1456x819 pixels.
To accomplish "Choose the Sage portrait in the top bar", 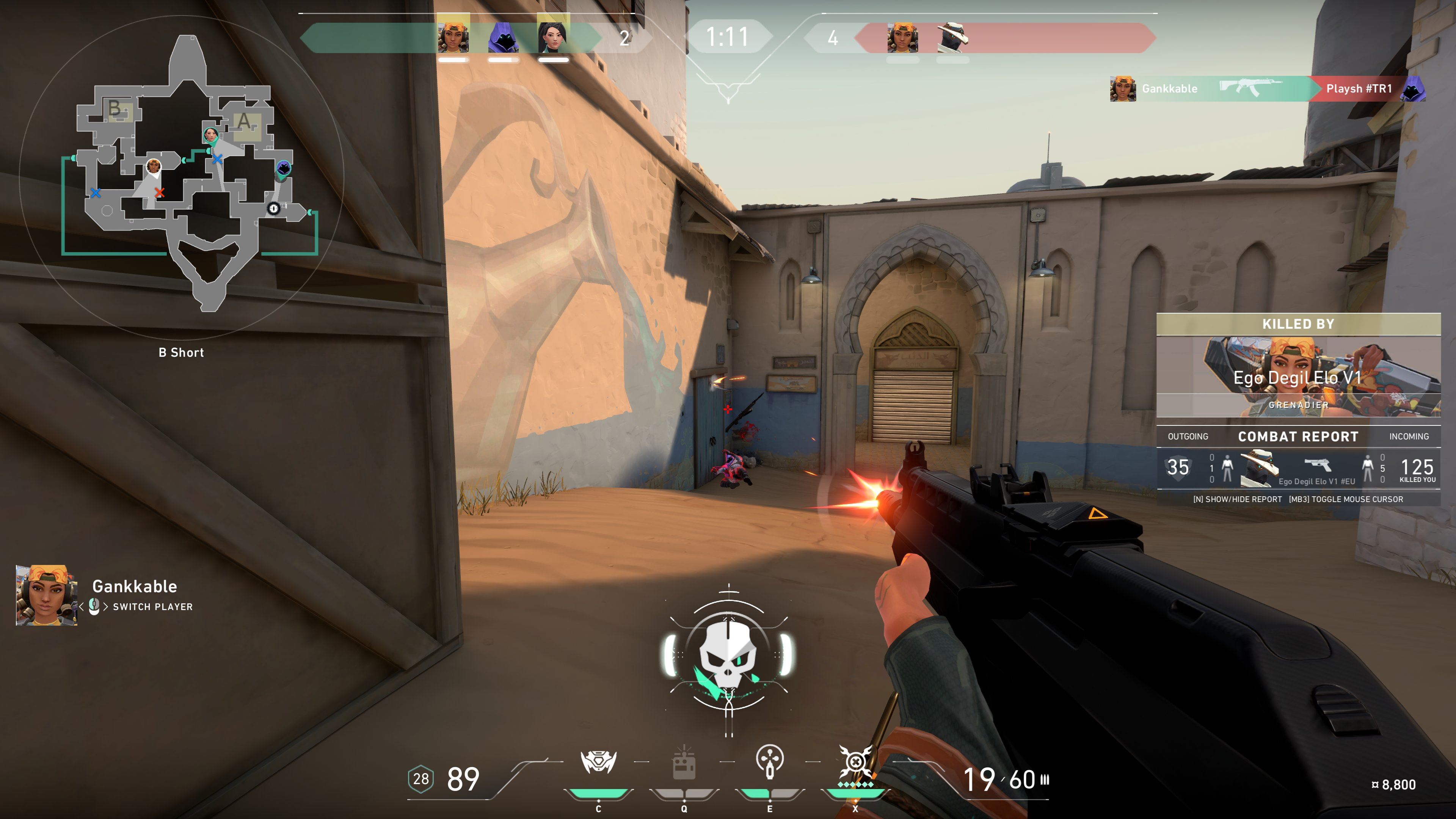I will point(553,37).
